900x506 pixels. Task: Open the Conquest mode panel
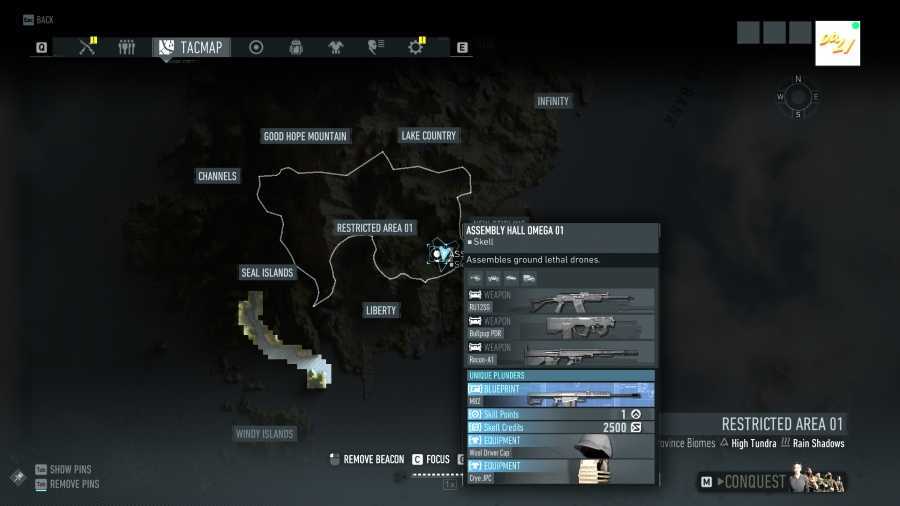click(770, 482)
